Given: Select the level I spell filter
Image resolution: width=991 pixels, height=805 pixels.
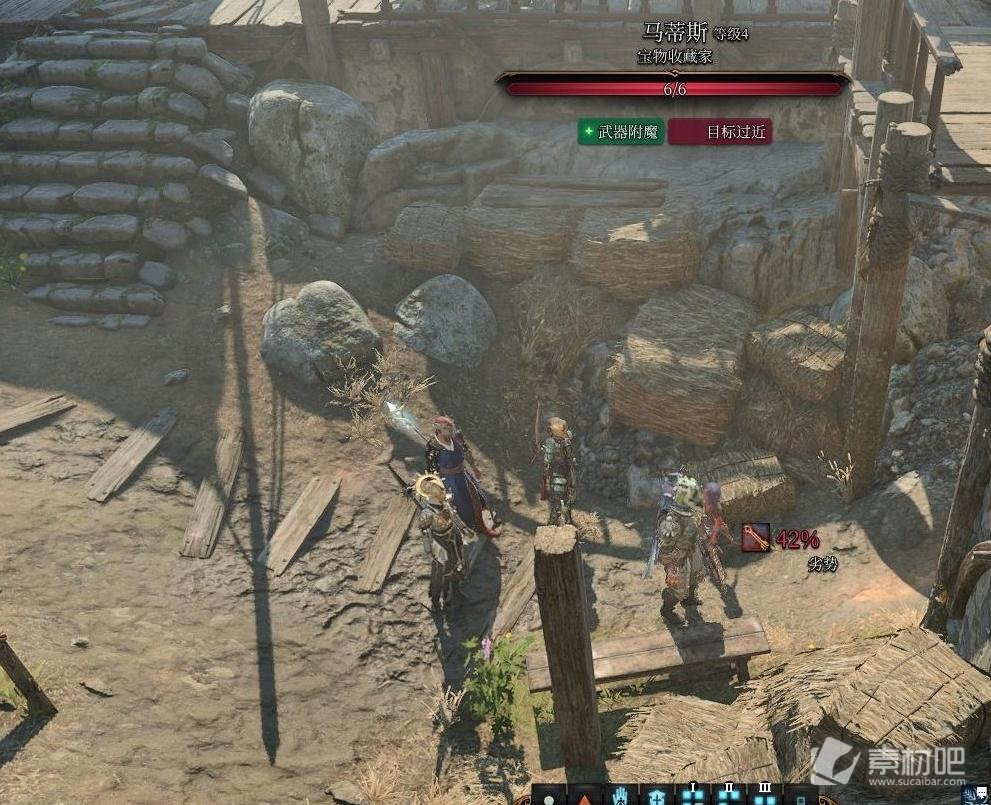Looking at the screenshot, I should tap(692, 796).
